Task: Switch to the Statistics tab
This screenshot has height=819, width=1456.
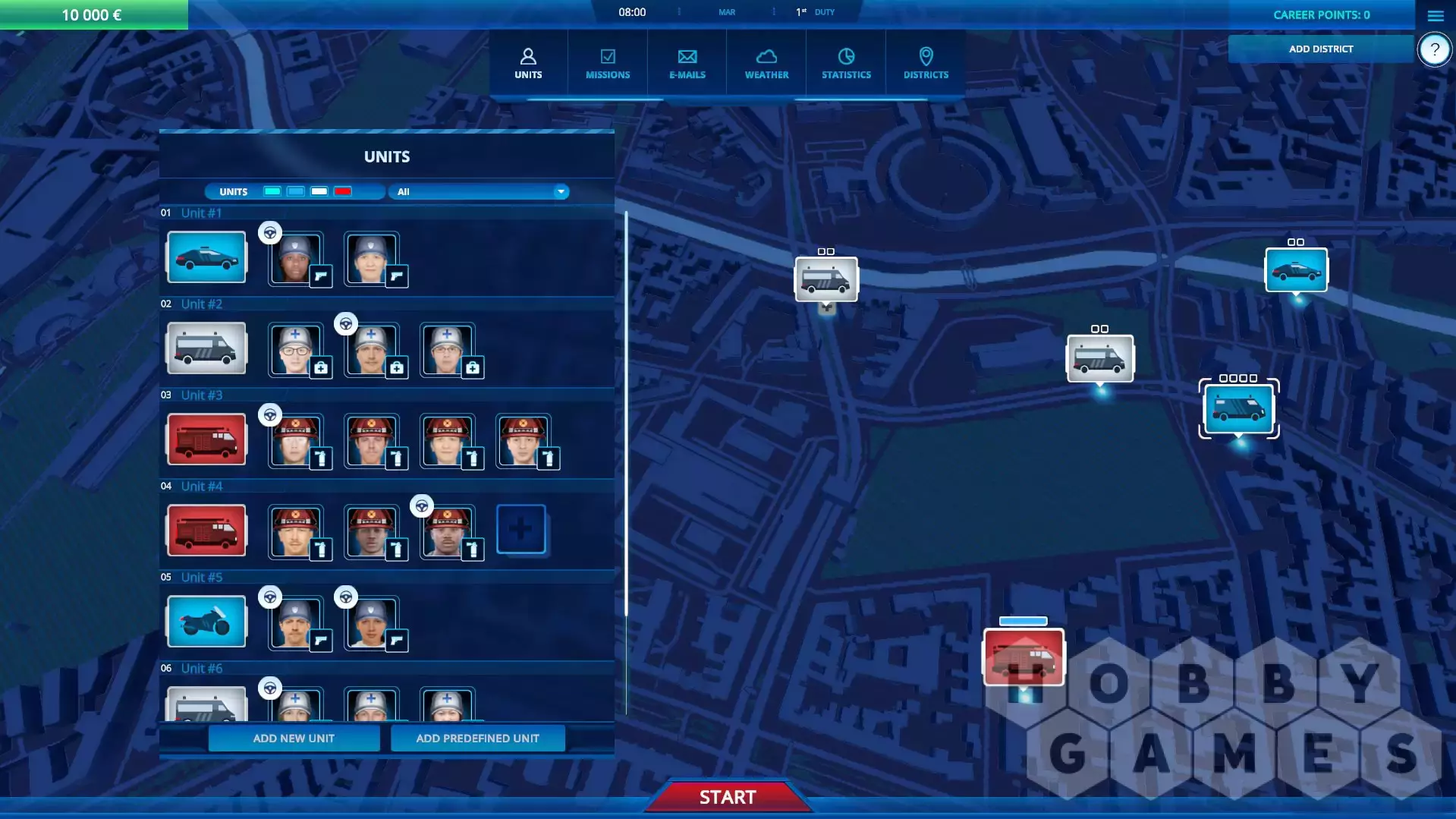Action: coord(846,64)
